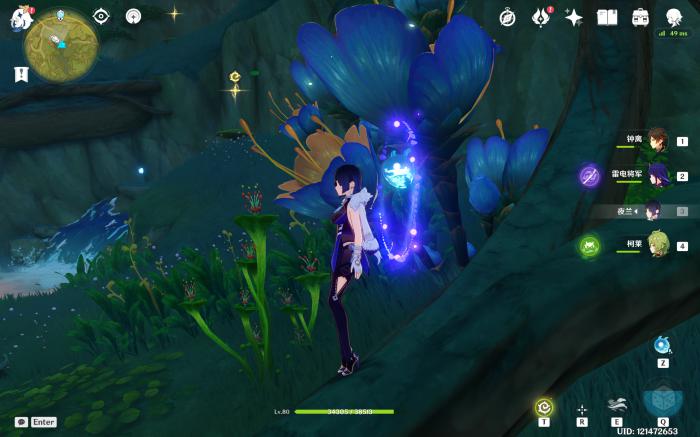Open the Wish star icon
700x437 pixels.
coord(573,17)
